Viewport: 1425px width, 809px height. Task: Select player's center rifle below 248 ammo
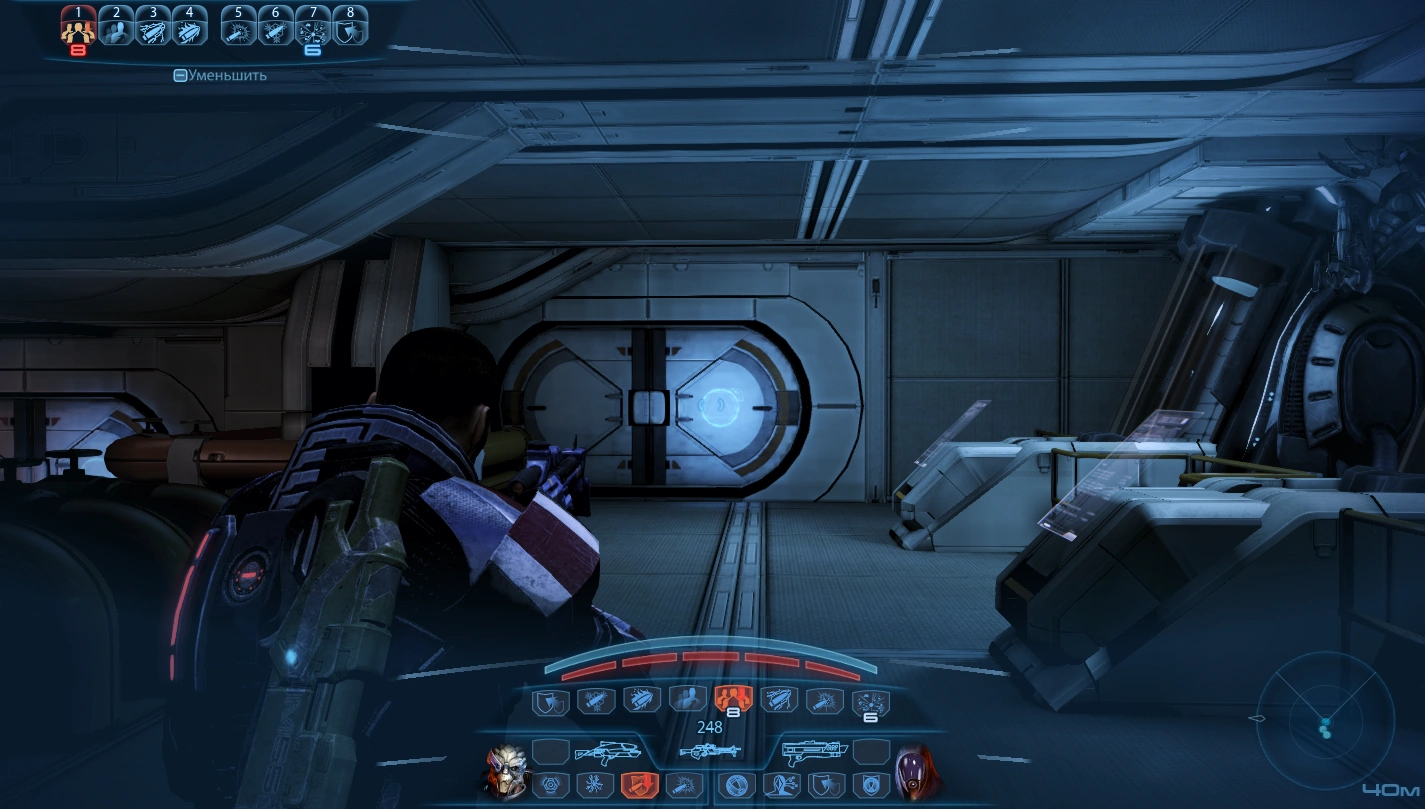click(710, 751)
